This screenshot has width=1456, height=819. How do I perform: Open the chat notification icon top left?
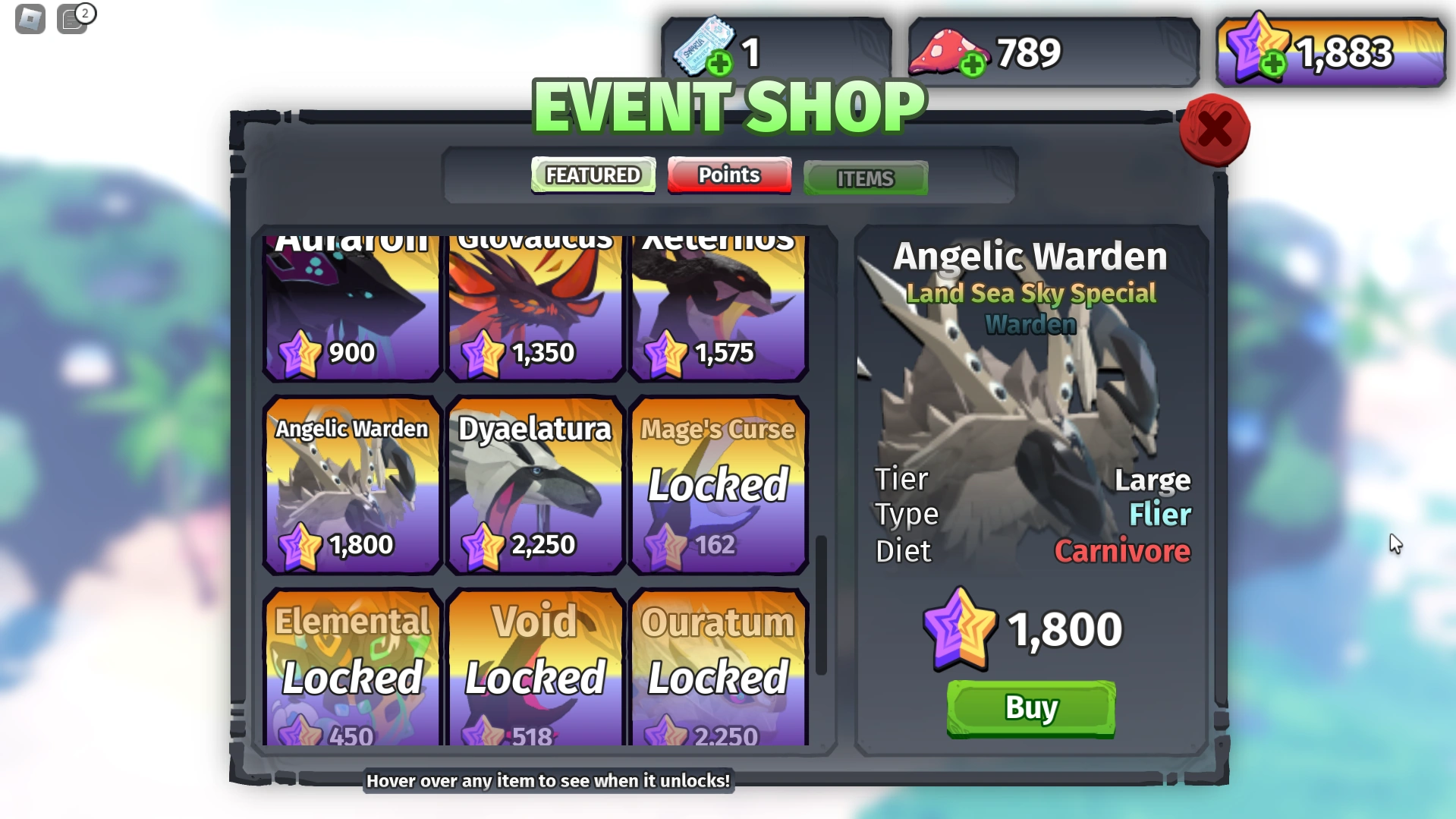[x=74, y=20]
